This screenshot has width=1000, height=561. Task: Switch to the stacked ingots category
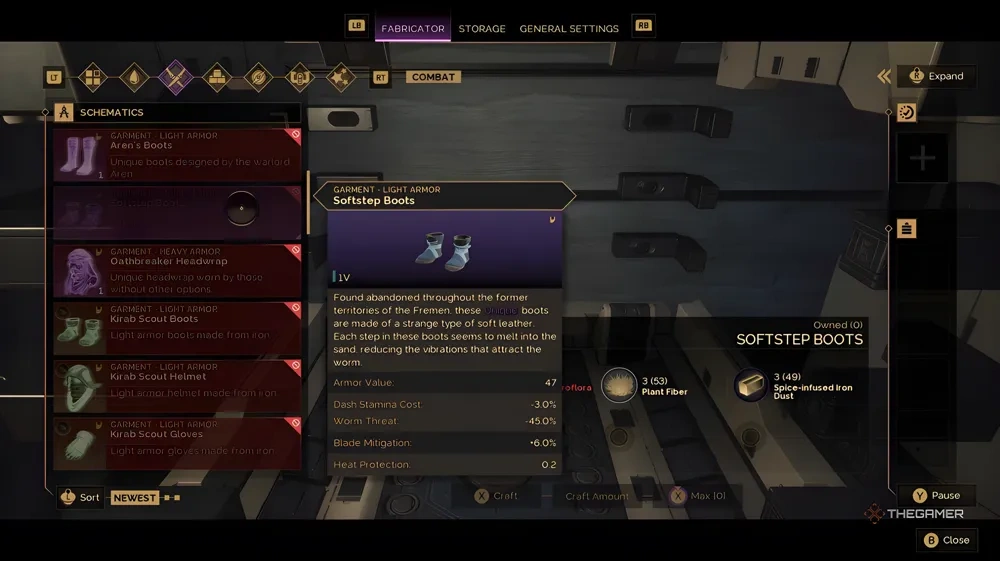click(x=217, y=77)
